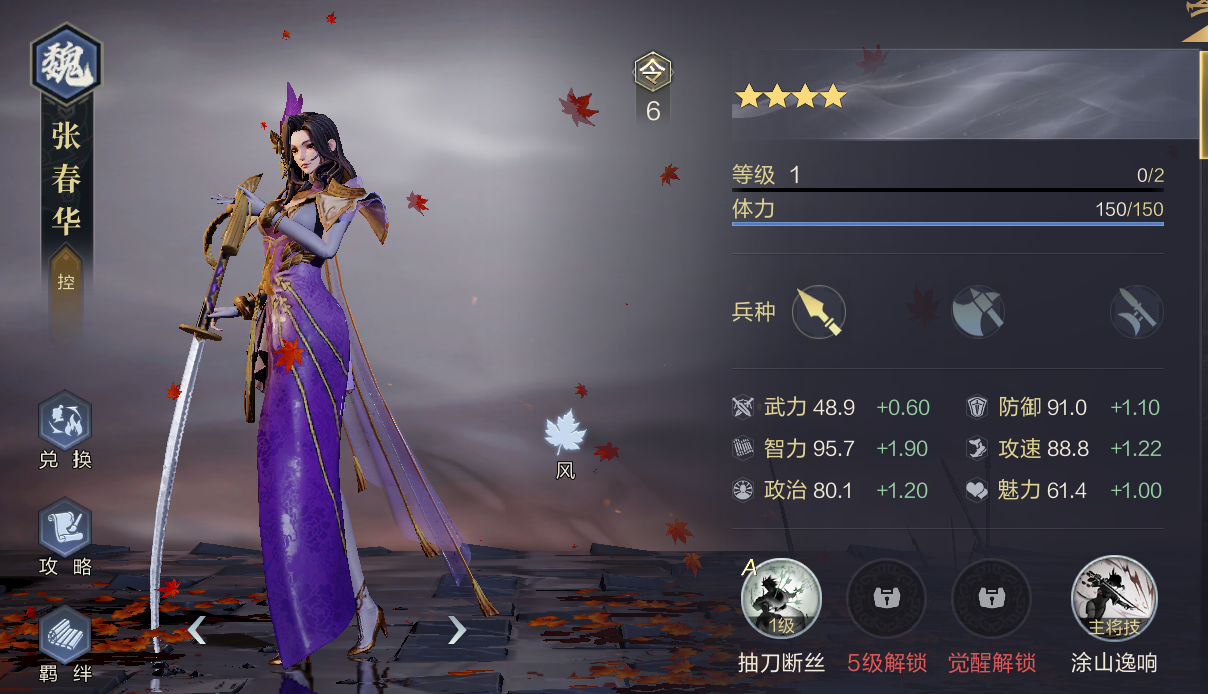Screen dimensions: 1208x694
Task: Select the shield and axe troop icon
Action: [977, 311]
